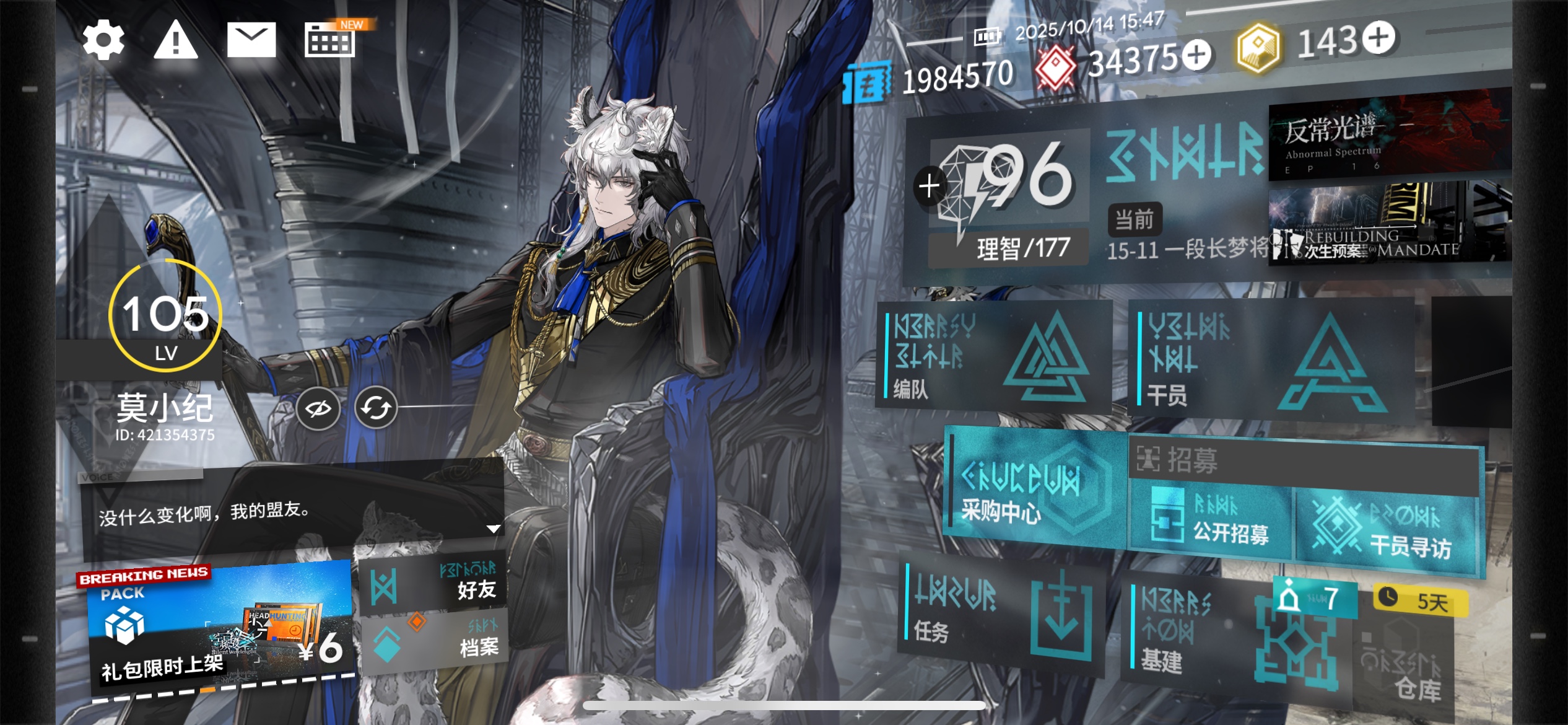Open the 仓库 depot

pos(1406,669)
